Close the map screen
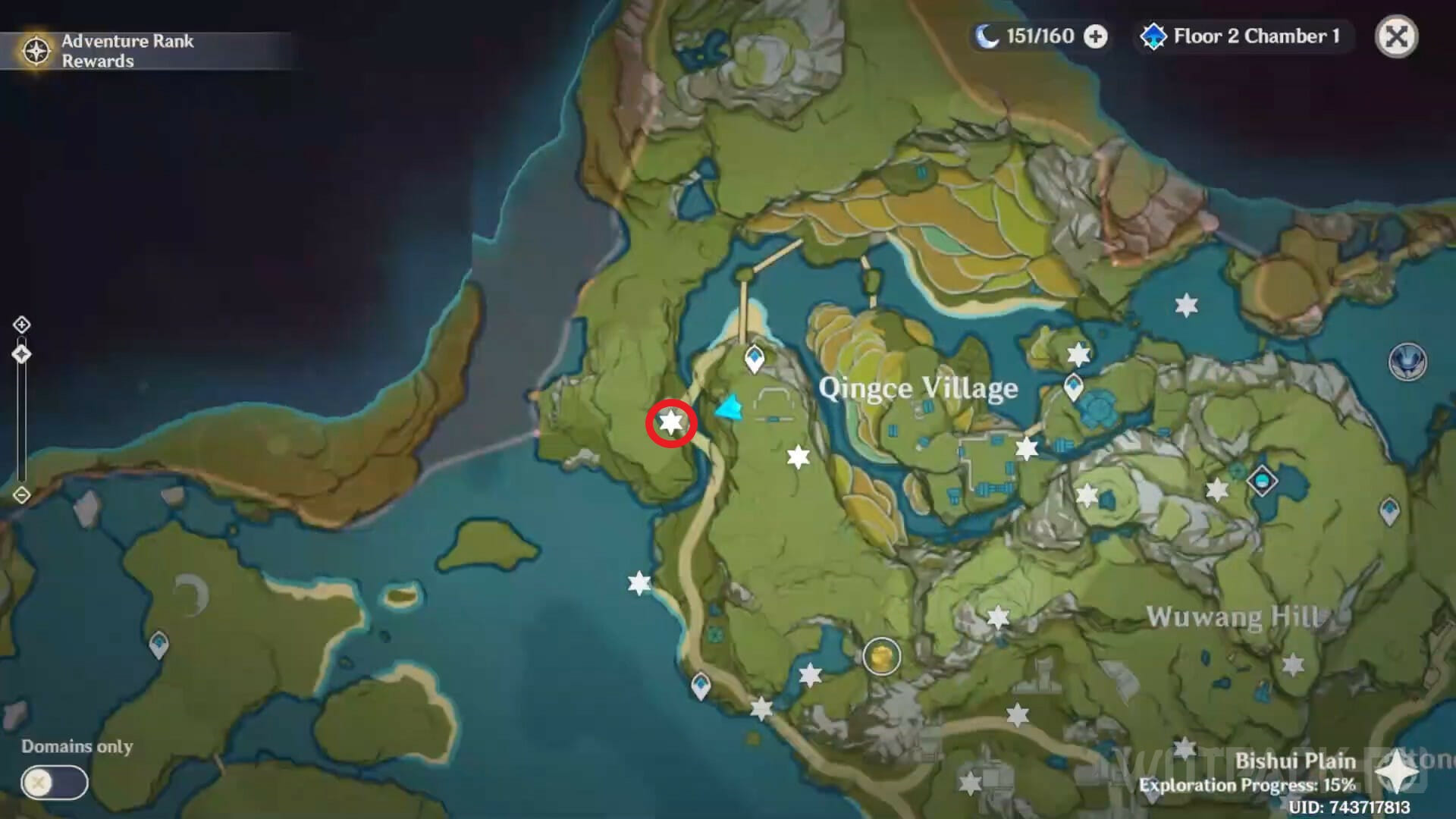Viewport: 1456px width, 819px height. pos(1396,36)
